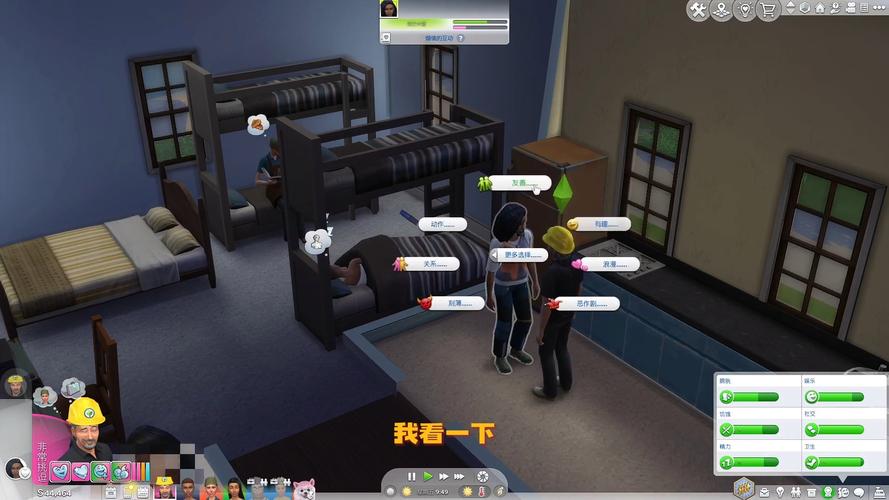Pause the game with the pause button
Image resolution: width=889 pixels, height=500 pixels.
[x=411, y=476]
